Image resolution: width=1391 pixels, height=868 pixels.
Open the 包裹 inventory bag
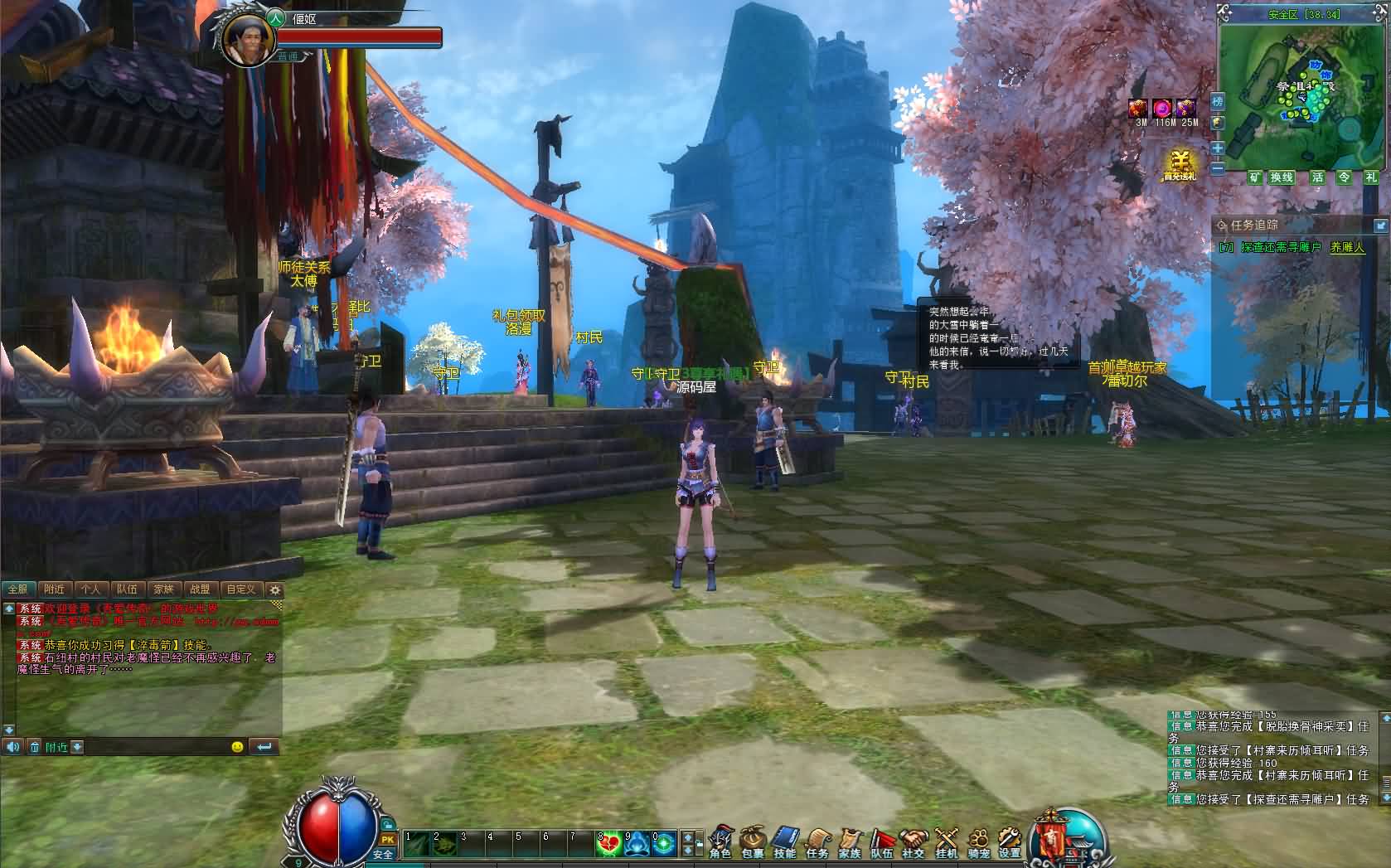tap(753, 841)
